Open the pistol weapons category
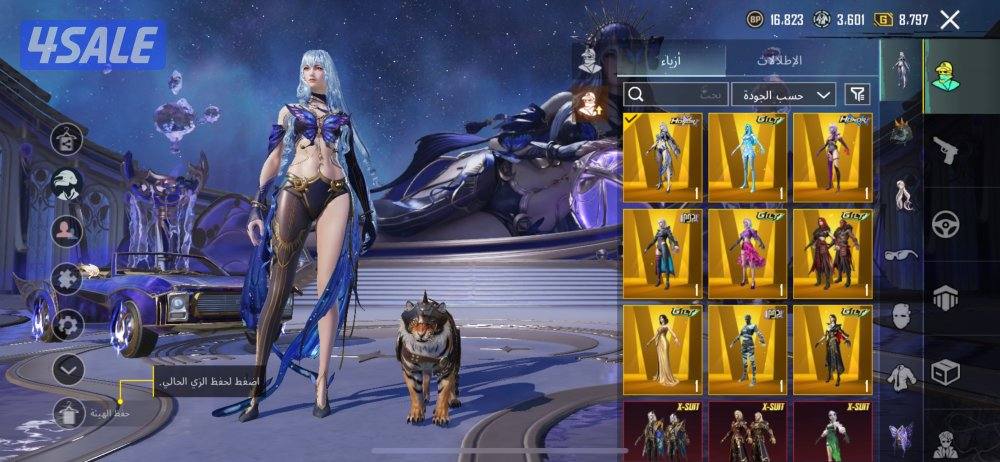Image resolution: width=1000 pixels, height=462 pixels. 943,152
